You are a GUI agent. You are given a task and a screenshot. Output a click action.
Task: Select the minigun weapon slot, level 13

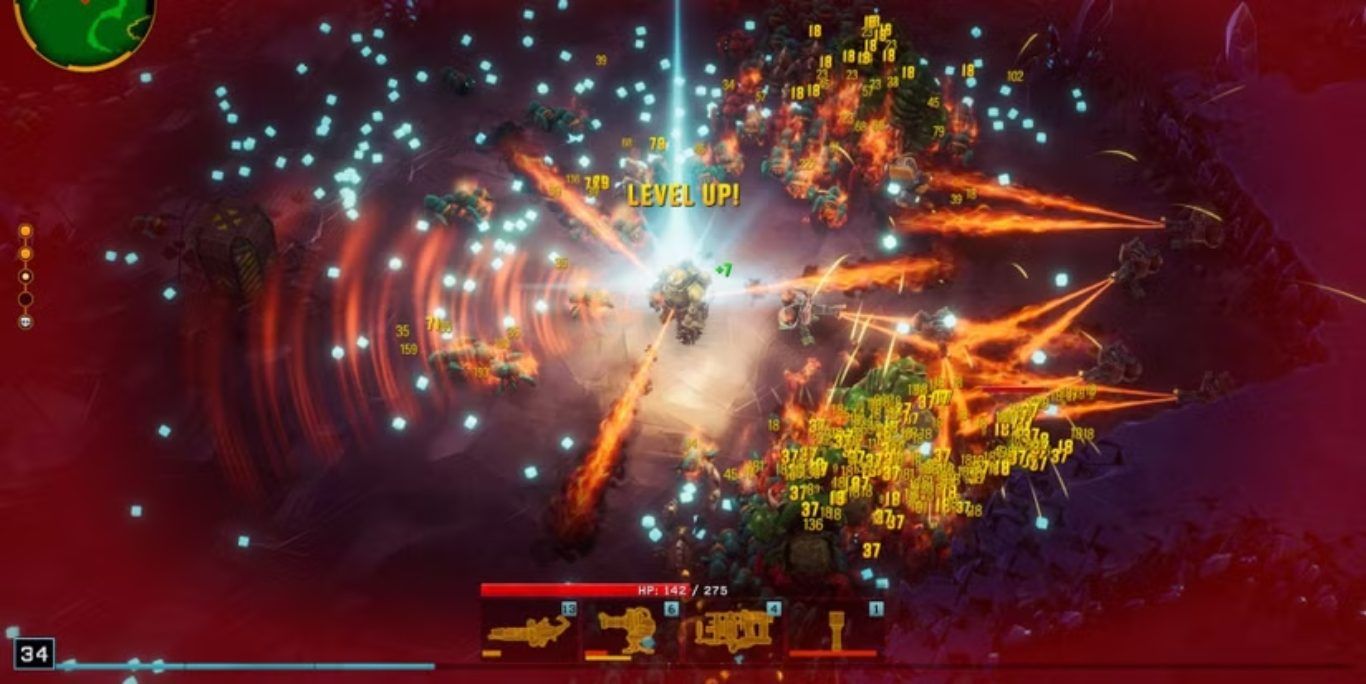[530, 630]
